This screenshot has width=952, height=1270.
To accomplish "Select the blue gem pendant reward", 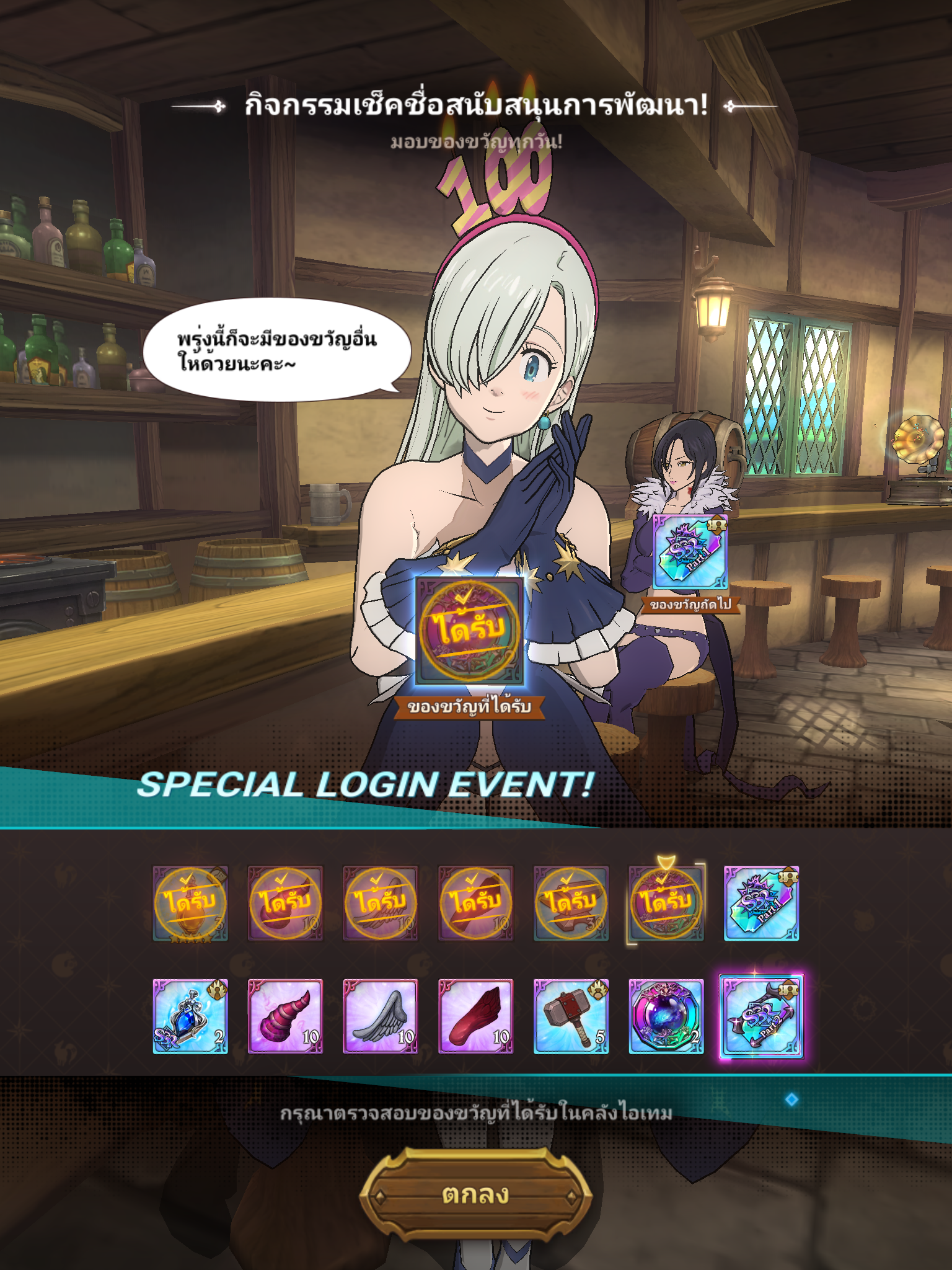I will click(x=190, y=1016).
